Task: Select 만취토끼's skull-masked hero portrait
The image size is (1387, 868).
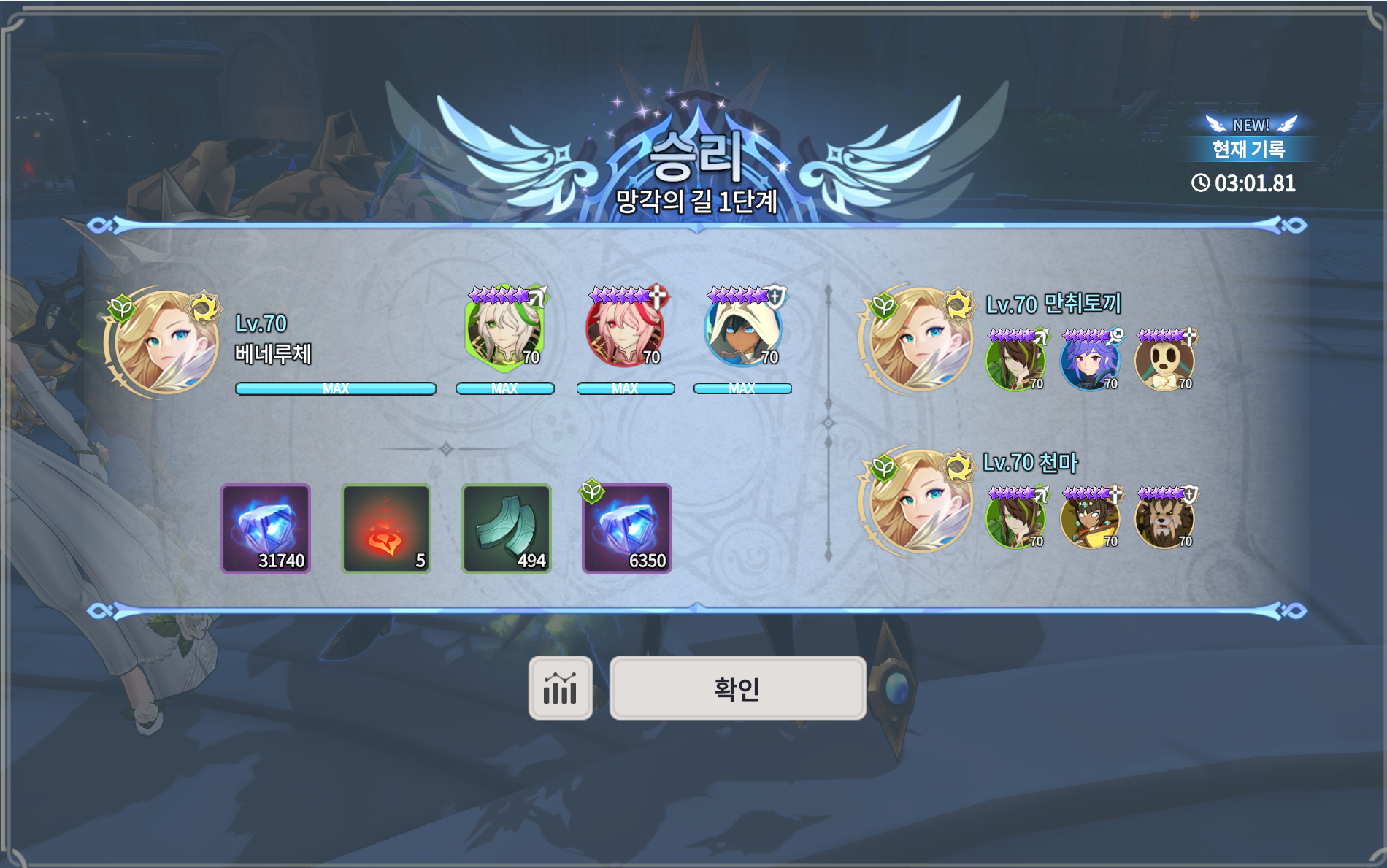Action: 1164,361
